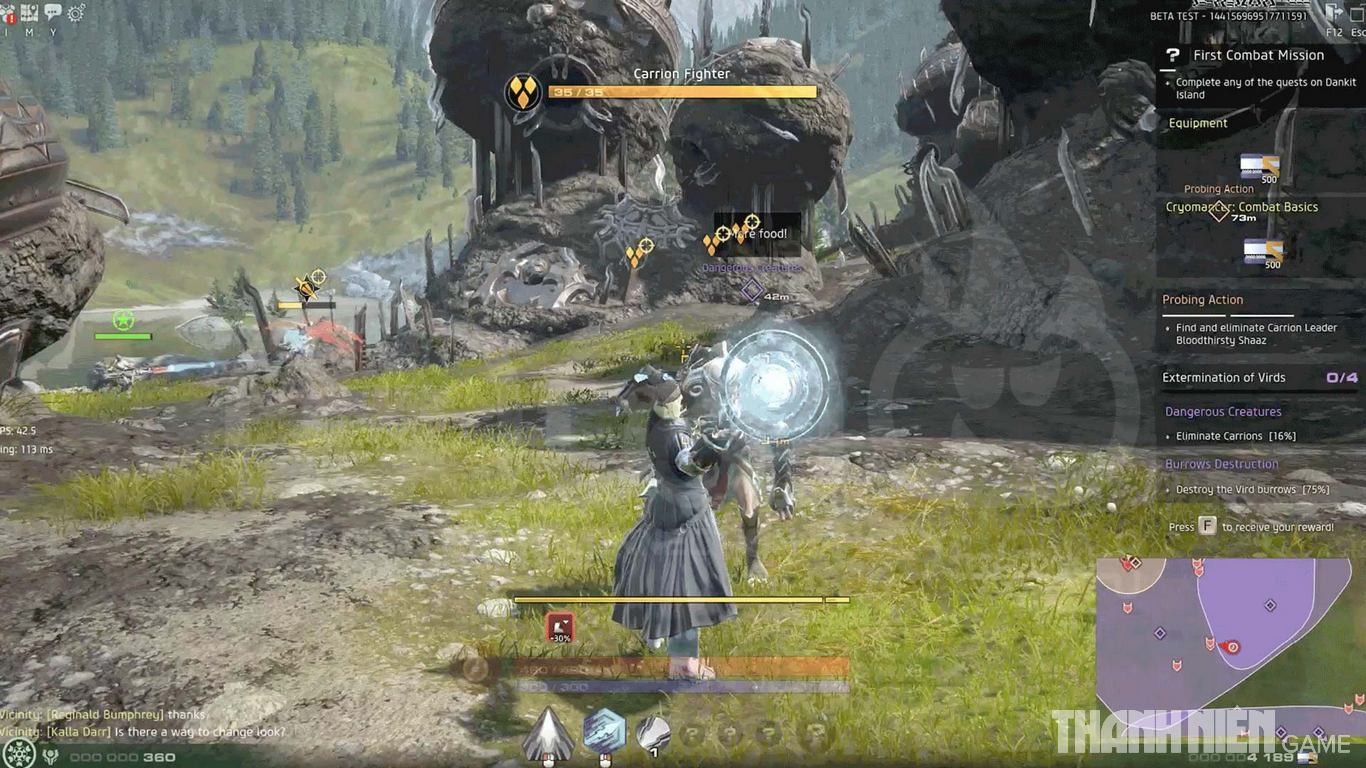The width and height of the screenshot is (1366, 768).
Task: Click the Press F reward prompt
Action: click(x=1252, y=526)
